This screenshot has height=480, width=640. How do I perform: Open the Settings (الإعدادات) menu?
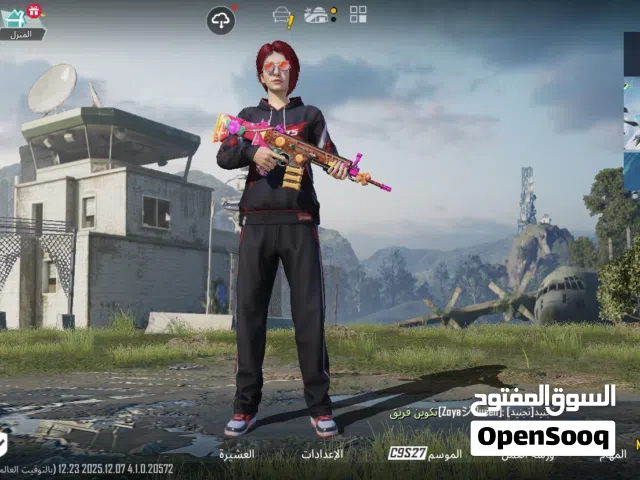(x=322, y=453)
